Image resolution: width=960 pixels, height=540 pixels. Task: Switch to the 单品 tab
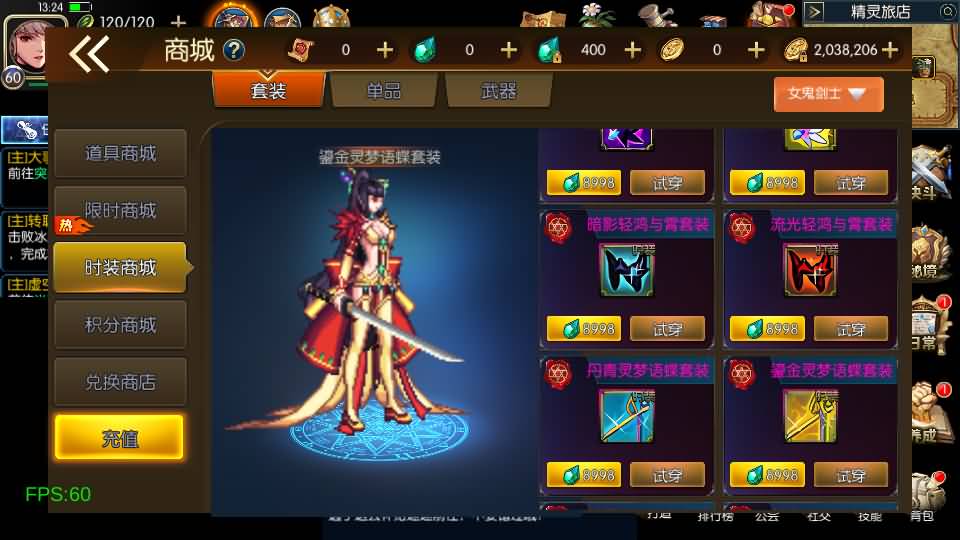383,91
